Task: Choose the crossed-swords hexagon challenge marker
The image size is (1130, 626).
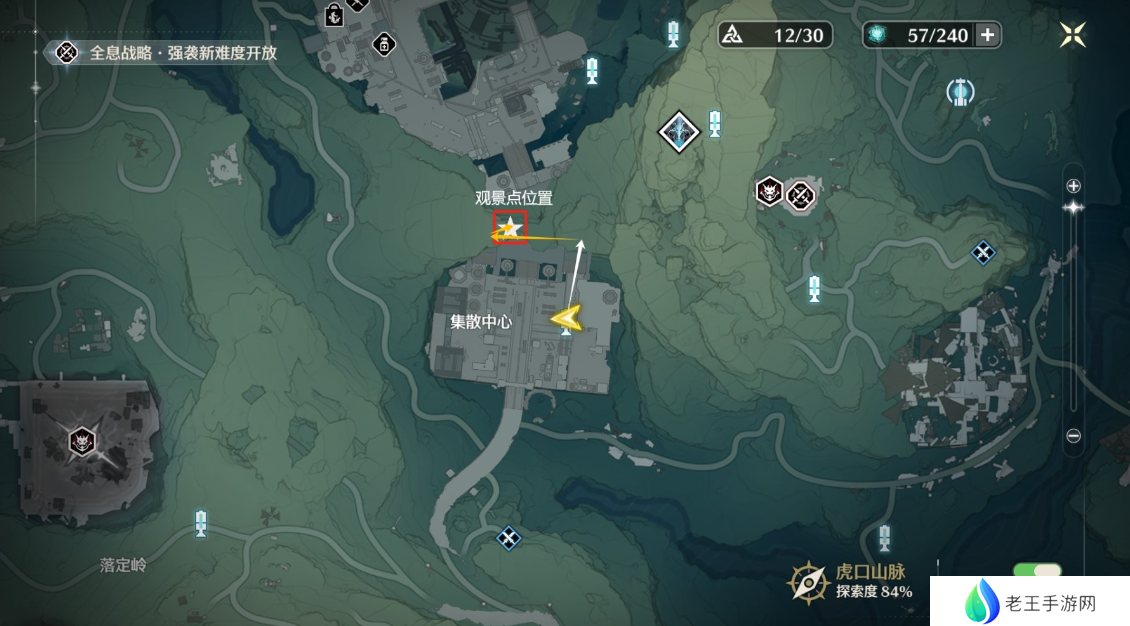Action: [x=801, y=196]
